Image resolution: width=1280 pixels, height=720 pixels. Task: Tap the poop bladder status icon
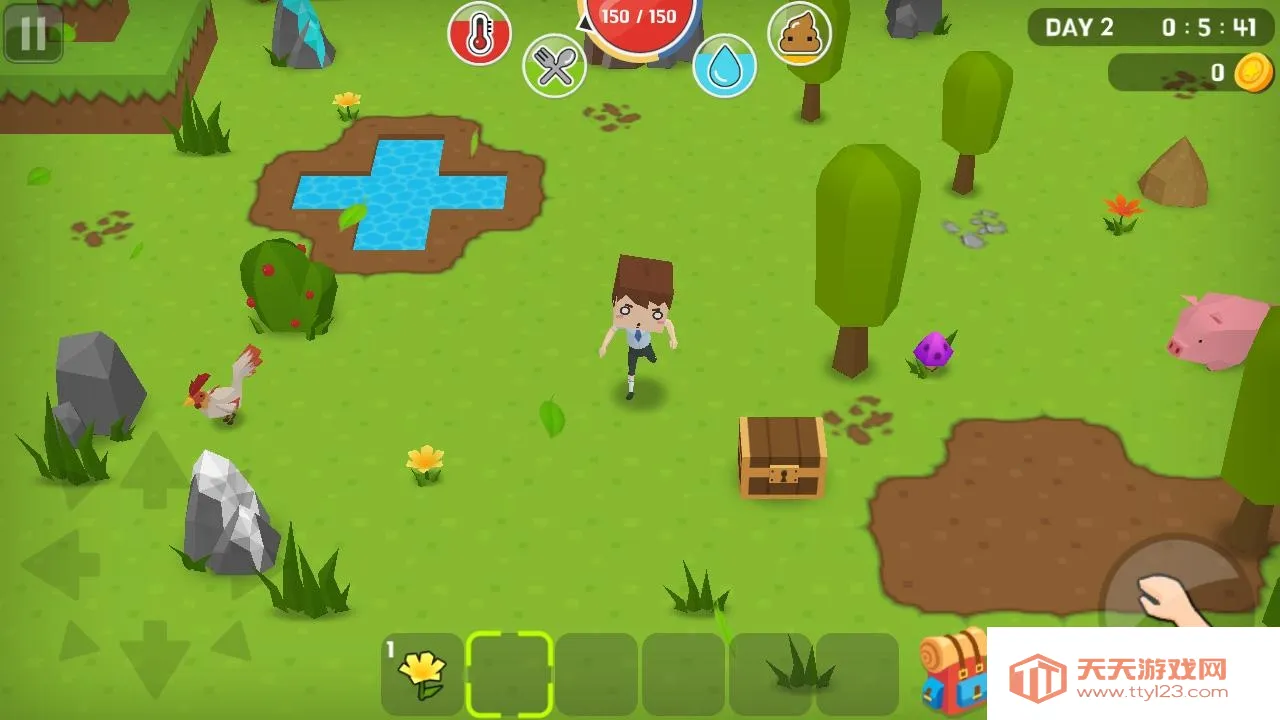pyautogui.click(x=800, y=34)
